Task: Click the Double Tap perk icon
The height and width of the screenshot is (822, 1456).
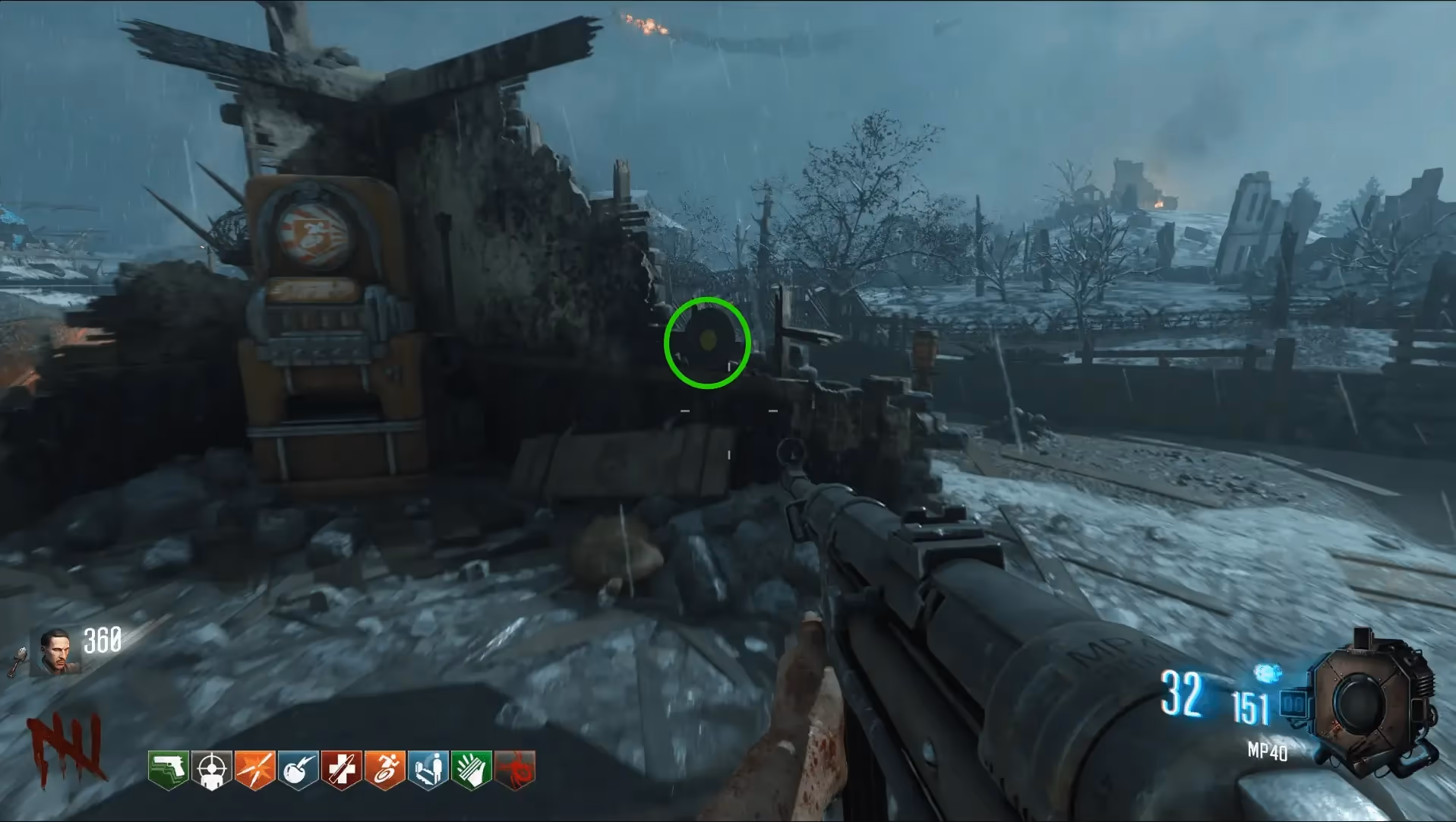Action: pos(254,770)
